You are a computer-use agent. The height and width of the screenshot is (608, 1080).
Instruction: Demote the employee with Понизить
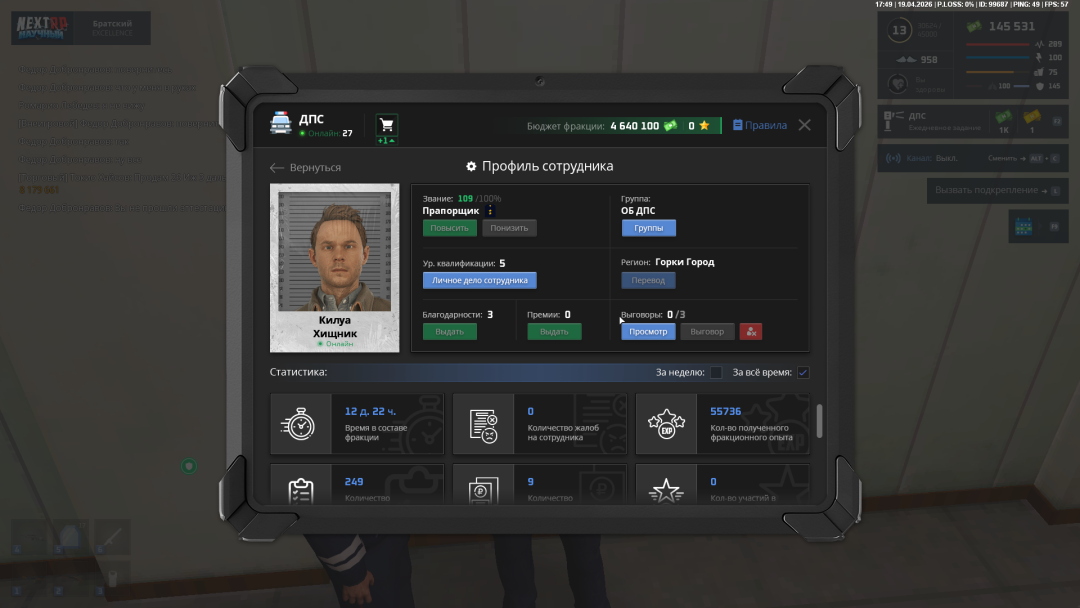pyautogui.click(x=509, y=228)
